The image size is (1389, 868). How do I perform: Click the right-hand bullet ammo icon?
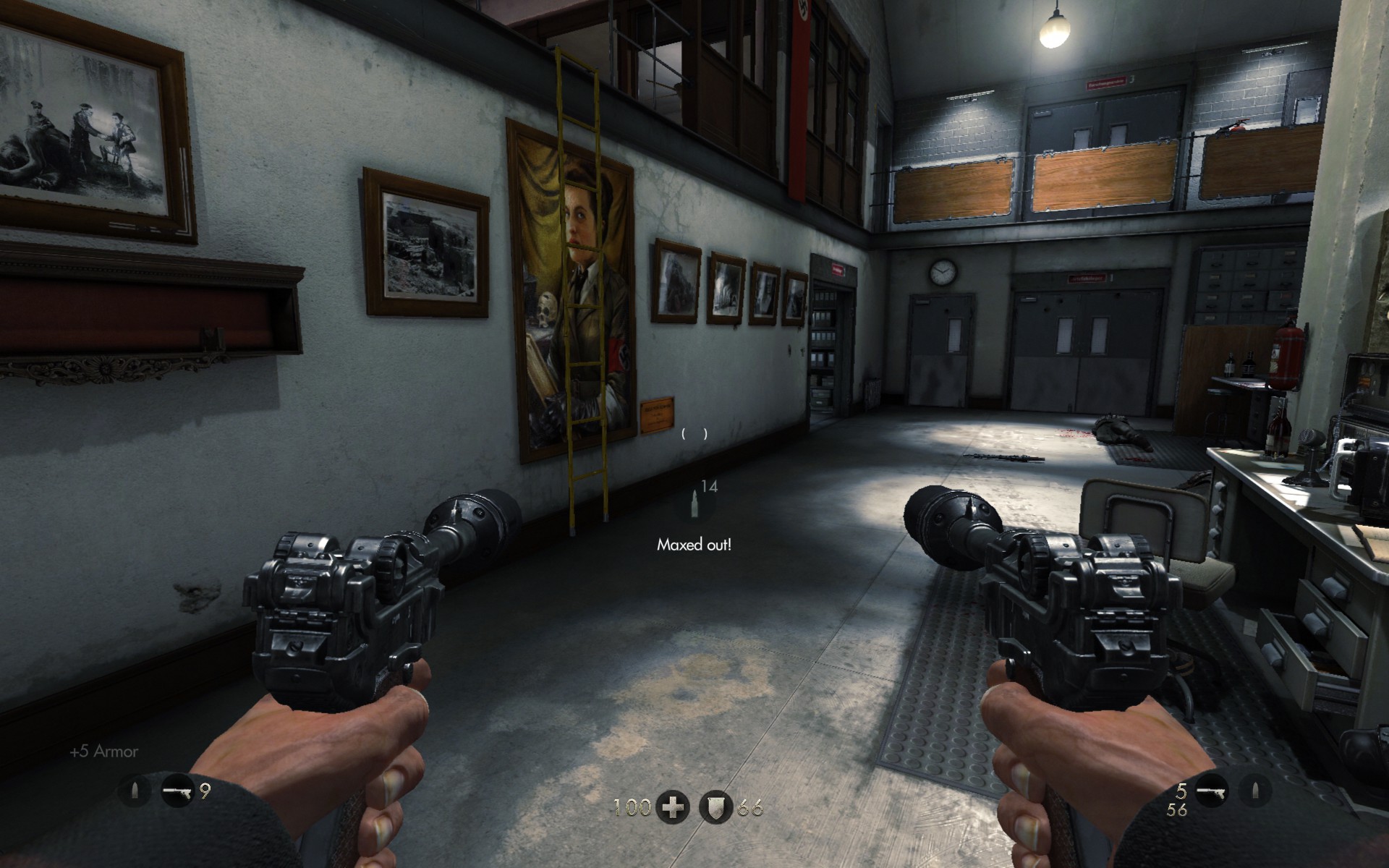(1255, 791)
